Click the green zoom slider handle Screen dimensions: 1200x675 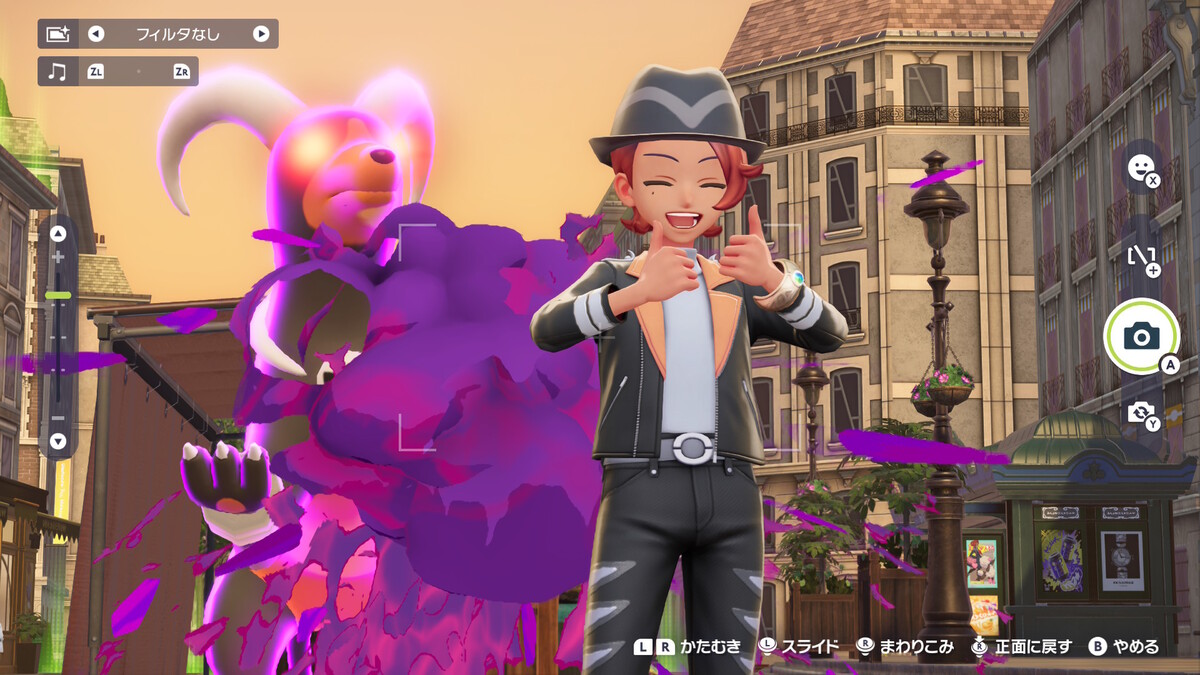(x=58, y=295)
